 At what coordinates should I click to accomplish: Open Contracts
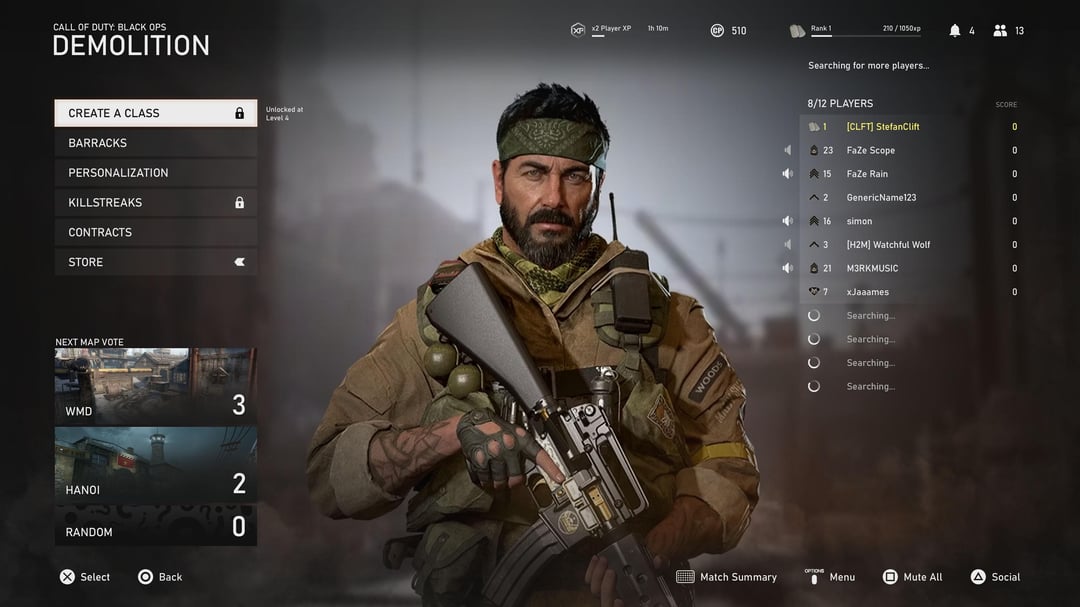[155, 232]
